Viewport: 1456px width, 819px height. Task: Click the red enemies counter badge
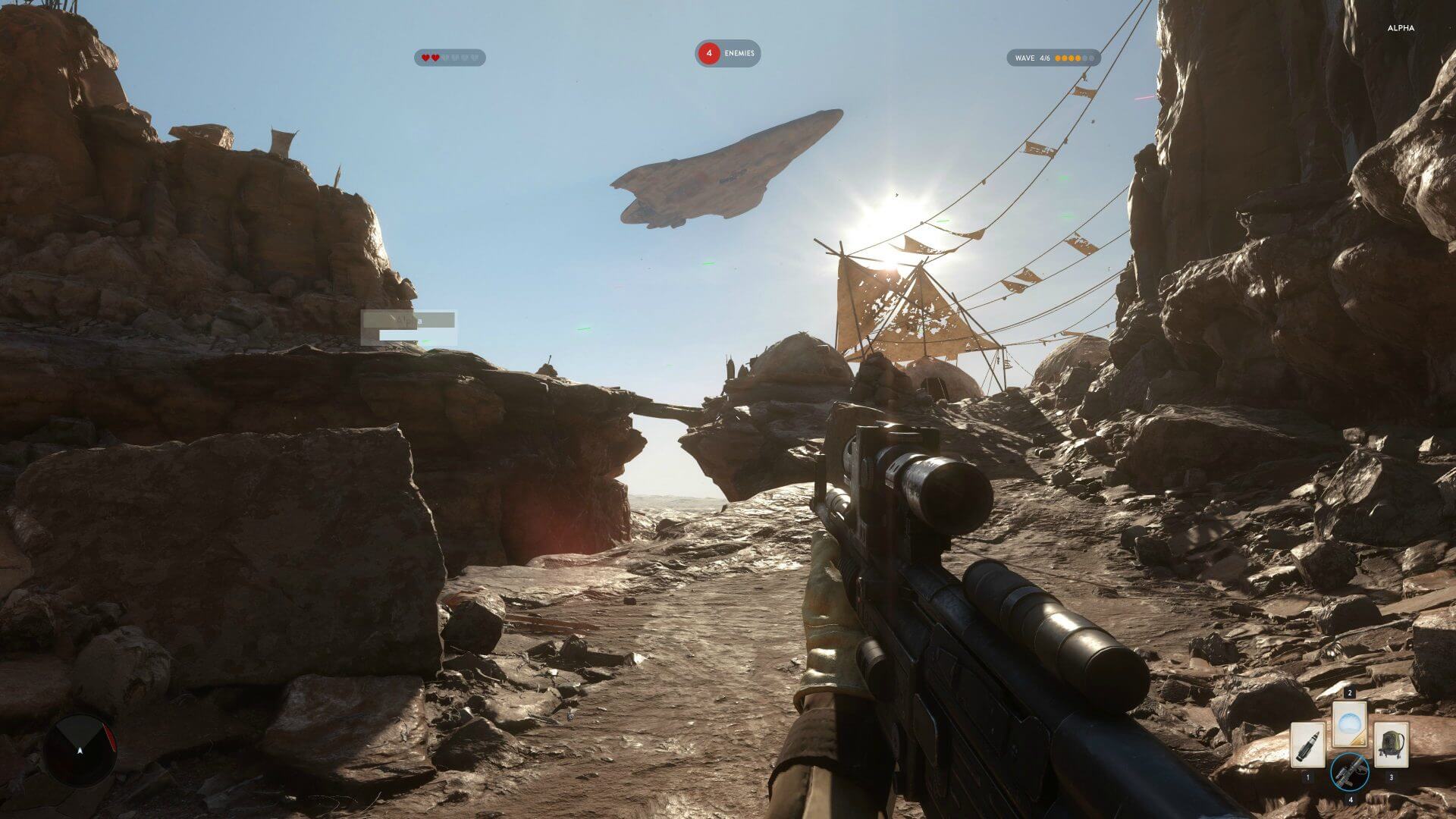[710, 54]
